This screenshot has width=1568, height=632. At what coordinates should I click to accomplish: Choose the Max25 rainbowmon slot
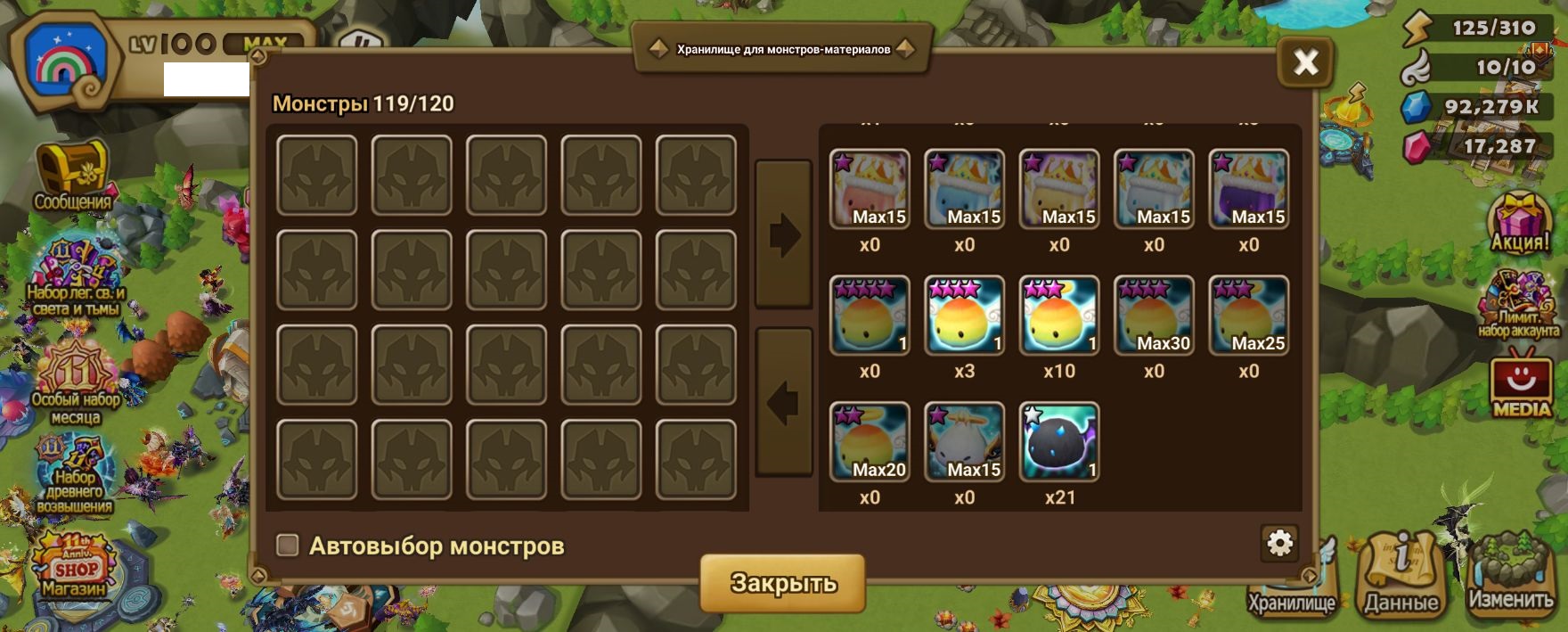pos(1248,316)
